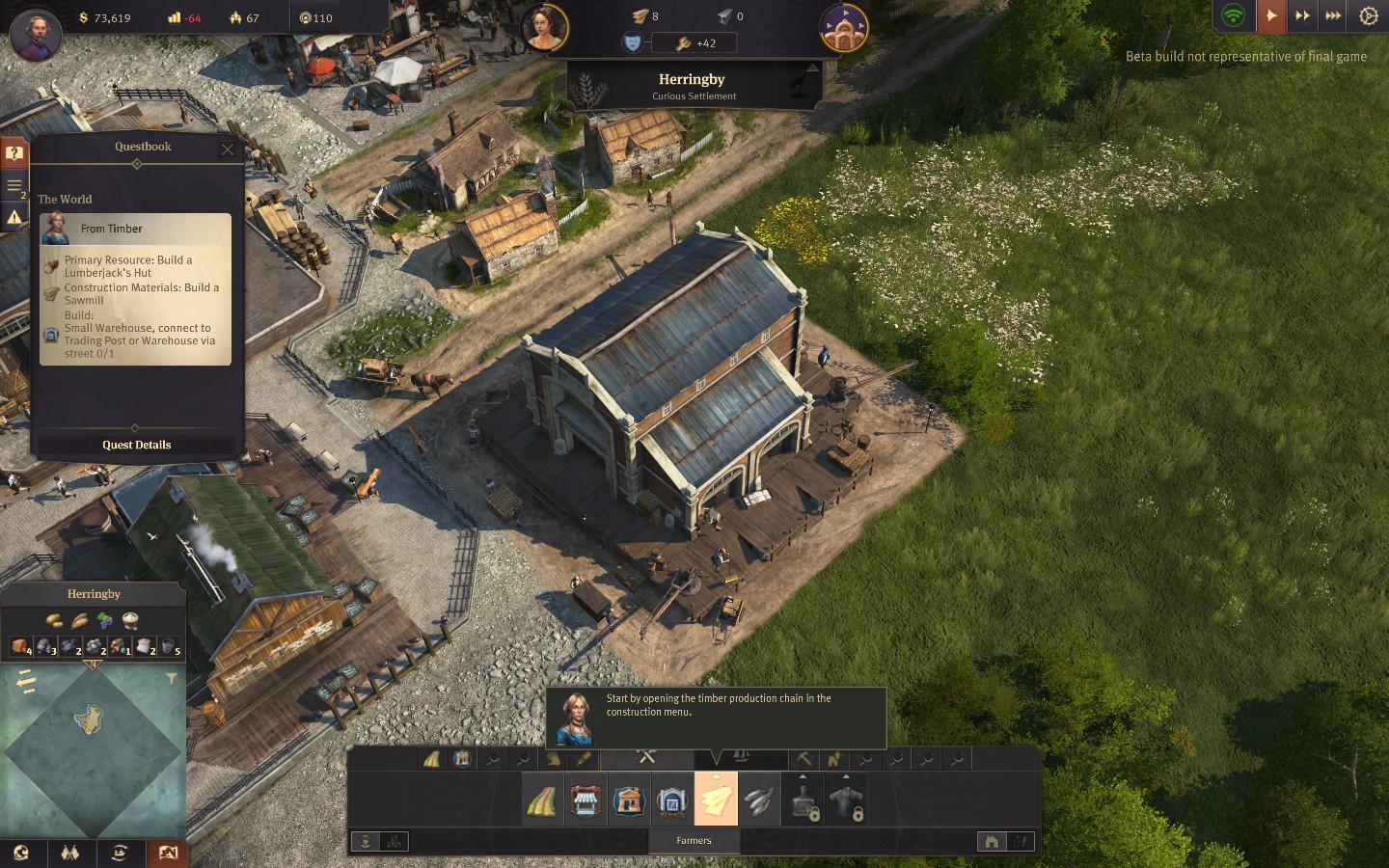Open Quest Details

136,445
